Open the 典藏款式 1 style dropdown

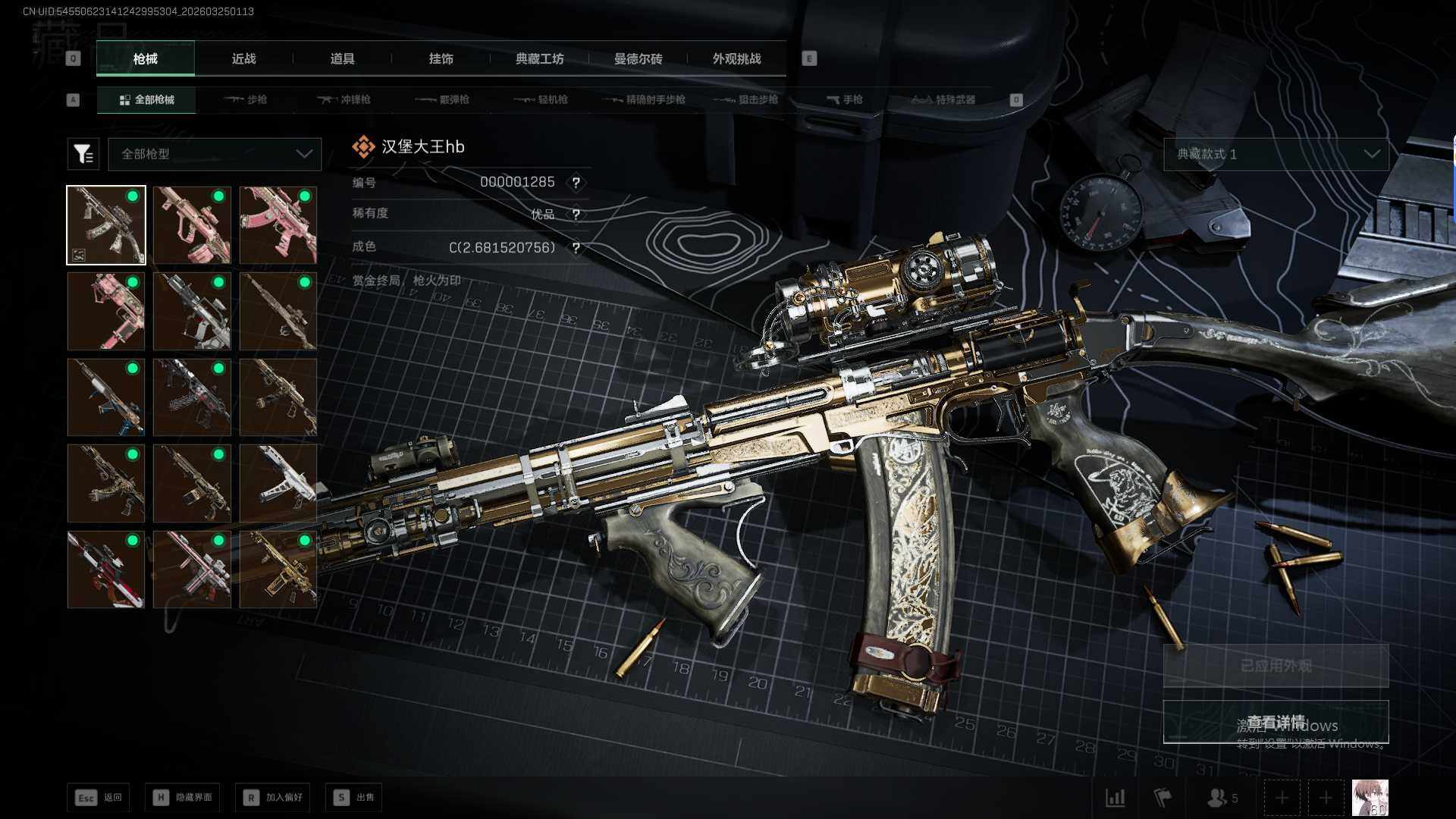(1276, 154)
